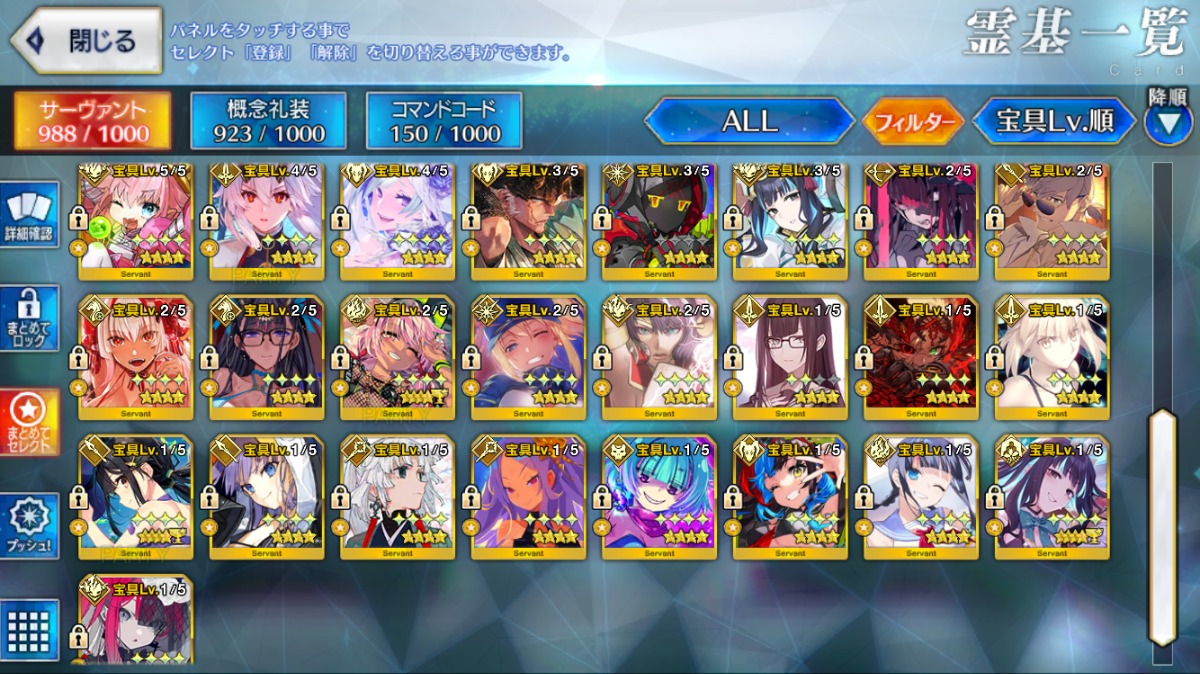Open the フィルター options
Screen dimensions: 1200x674
[914, 122]
